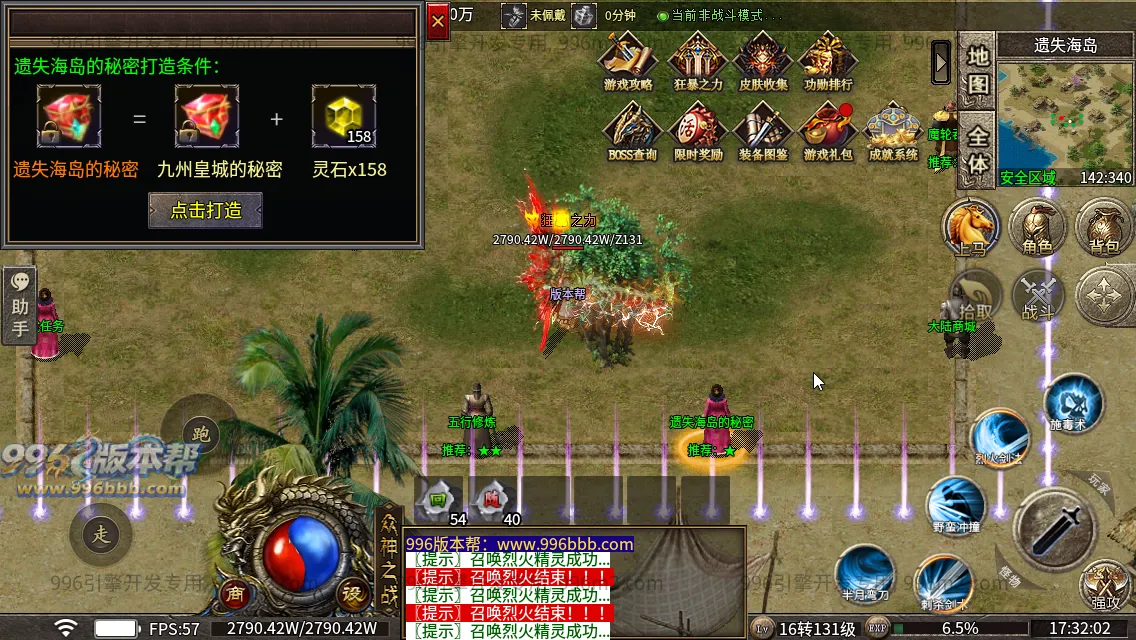The image size is (1136, 640).
Task: Collapse the top icon menu with the arrow
Action: 941,62
